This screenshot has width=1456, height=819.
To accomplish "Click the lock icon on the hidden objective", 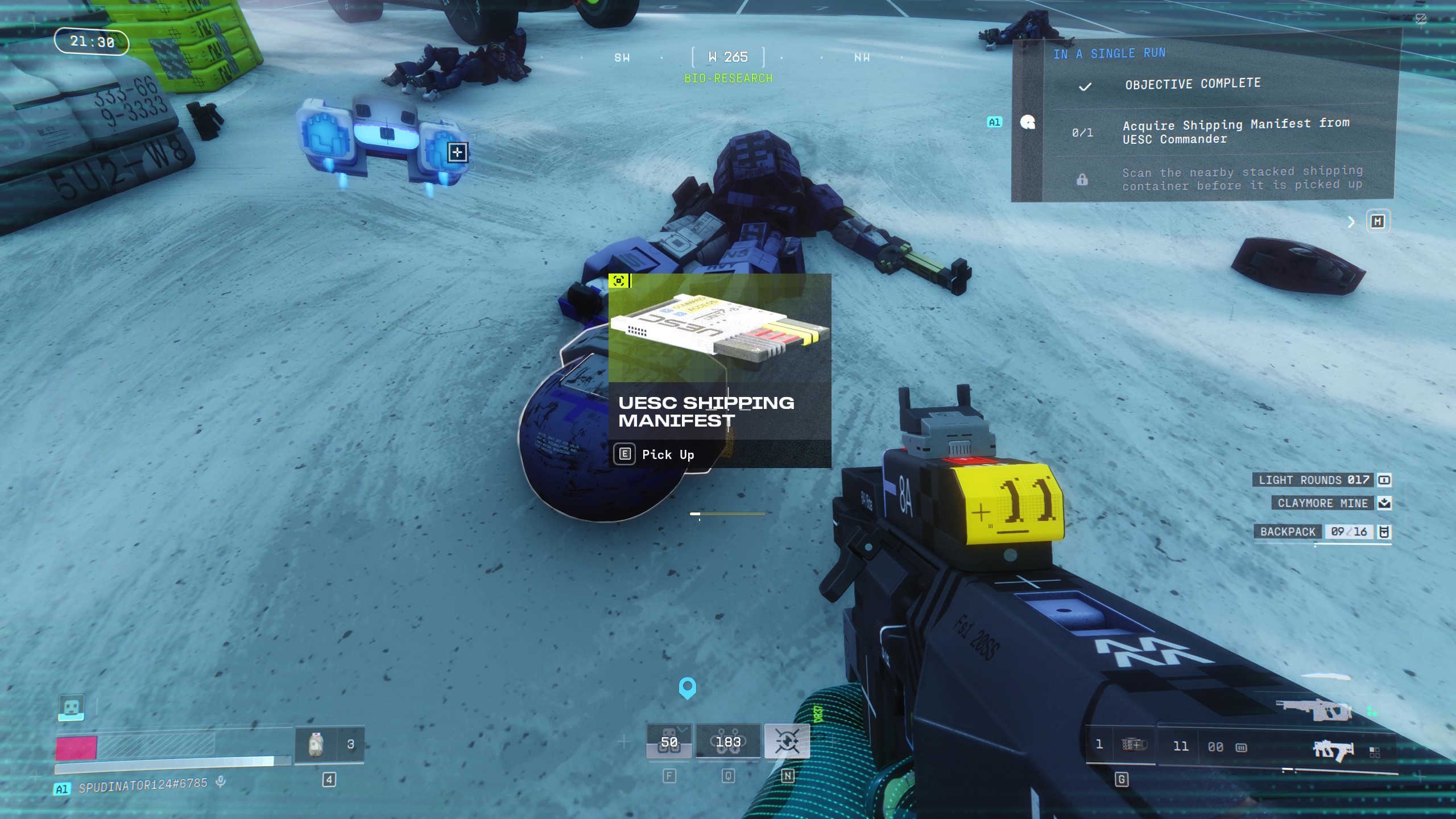I will [x=1082, y=179].
